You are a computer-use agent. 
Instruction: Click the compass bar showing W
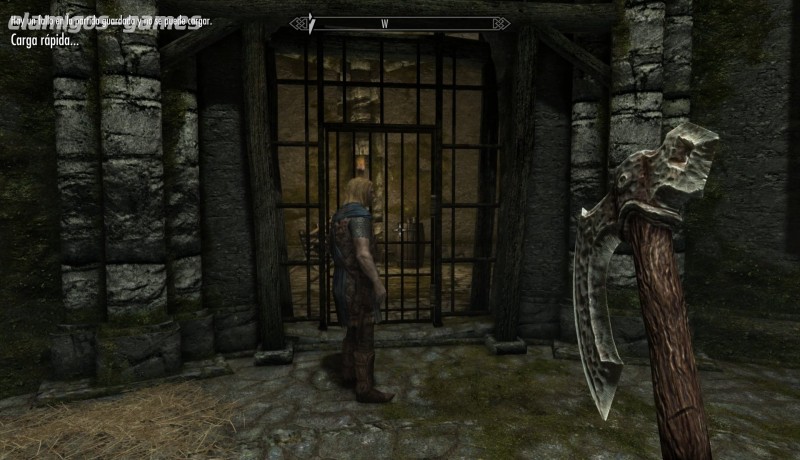[400, 23]
